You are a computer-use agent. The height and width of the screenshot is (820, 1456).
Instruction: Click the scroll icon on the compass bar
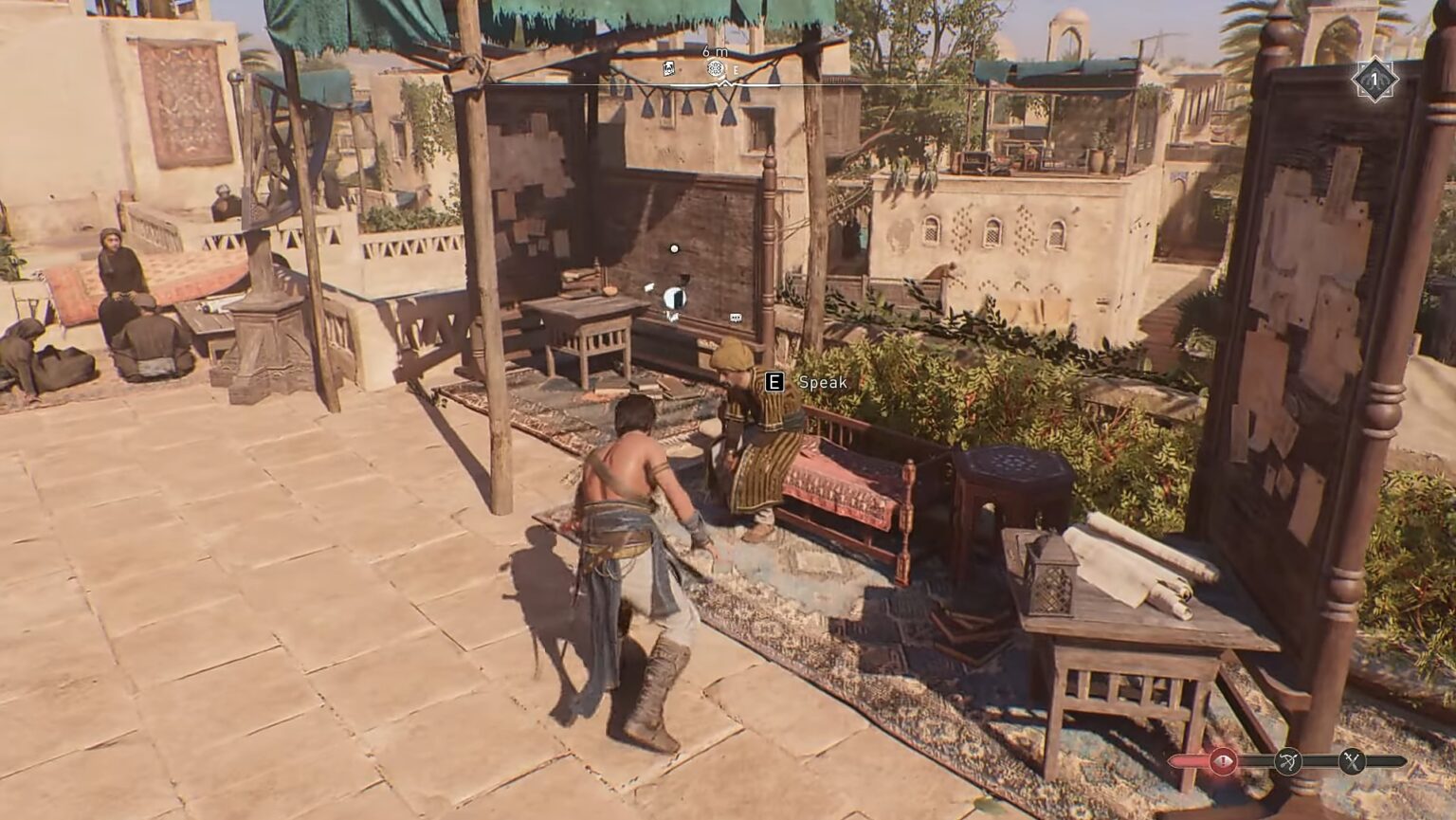click(668, 68)
